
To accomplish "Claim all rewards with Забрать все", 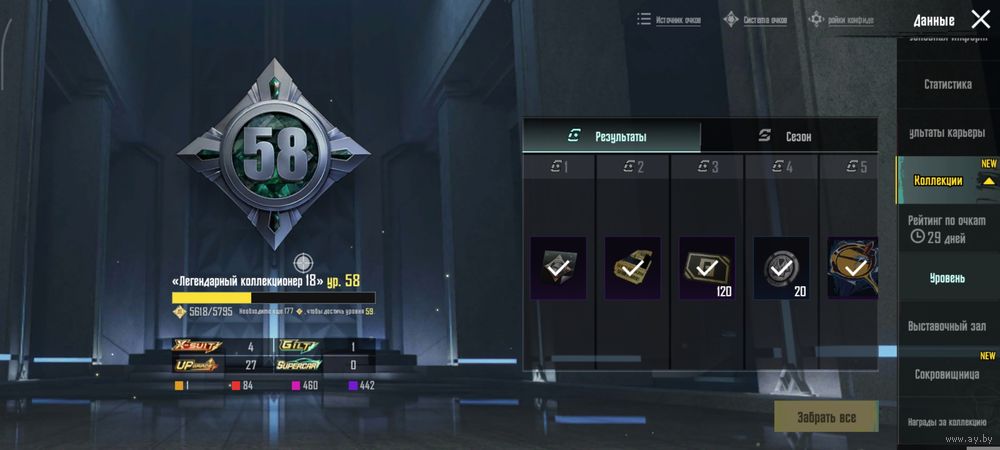I will (x=826, y=416).
